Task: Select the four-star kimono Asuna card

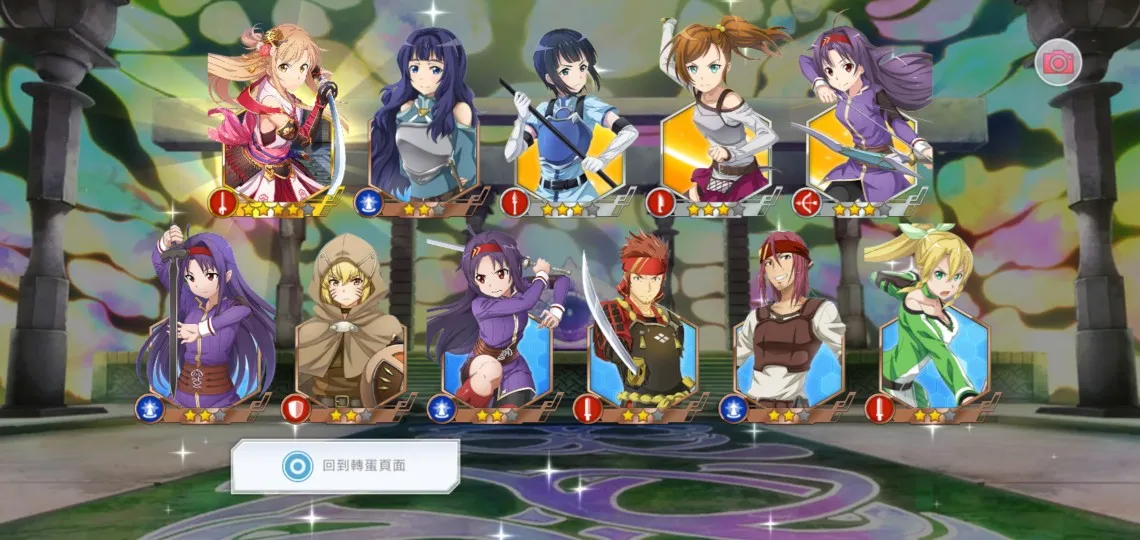Action: pos(278,125)
